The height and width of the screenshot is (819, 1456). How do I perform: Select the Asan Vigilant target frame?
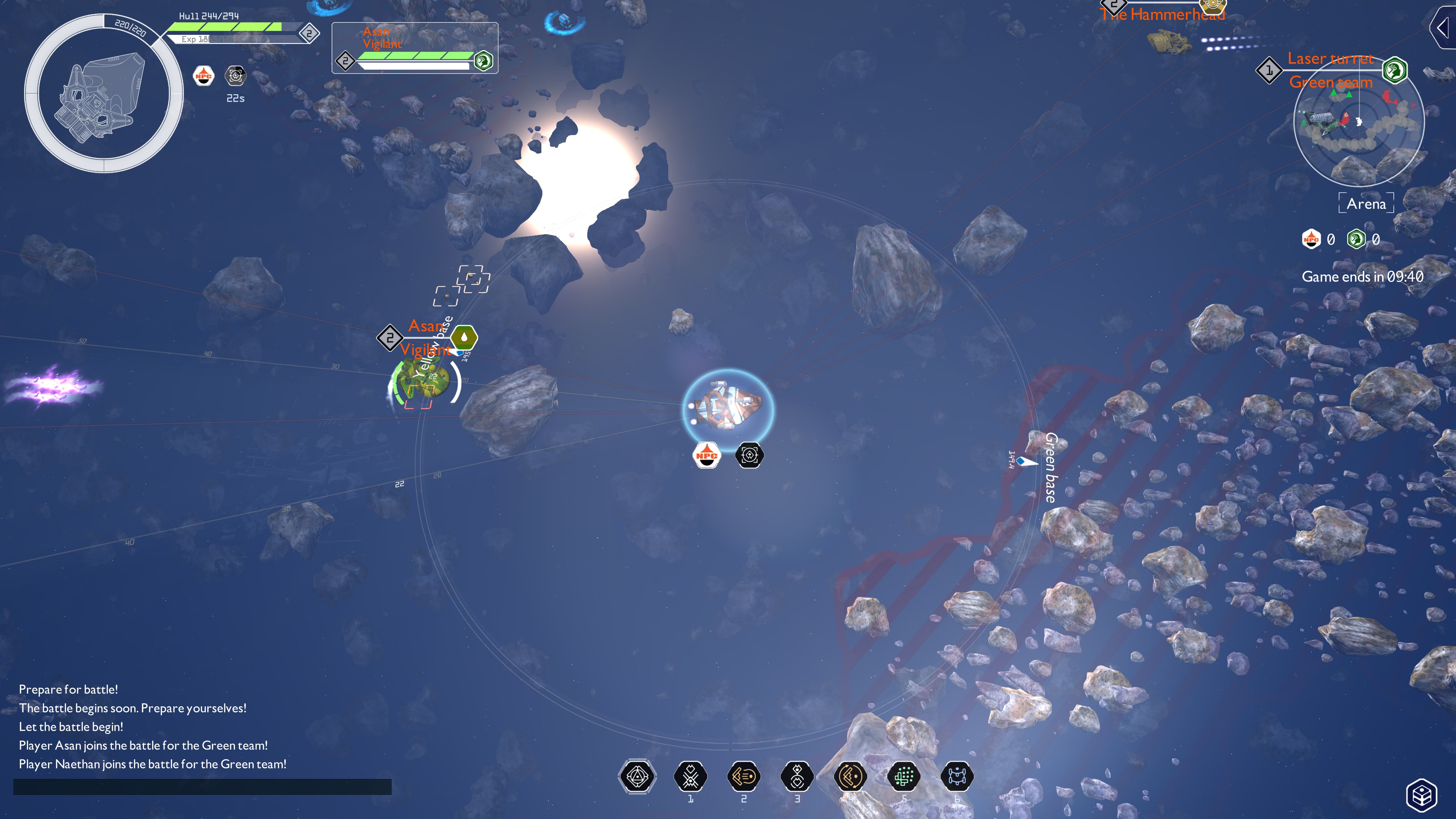[x=414, y=48]
